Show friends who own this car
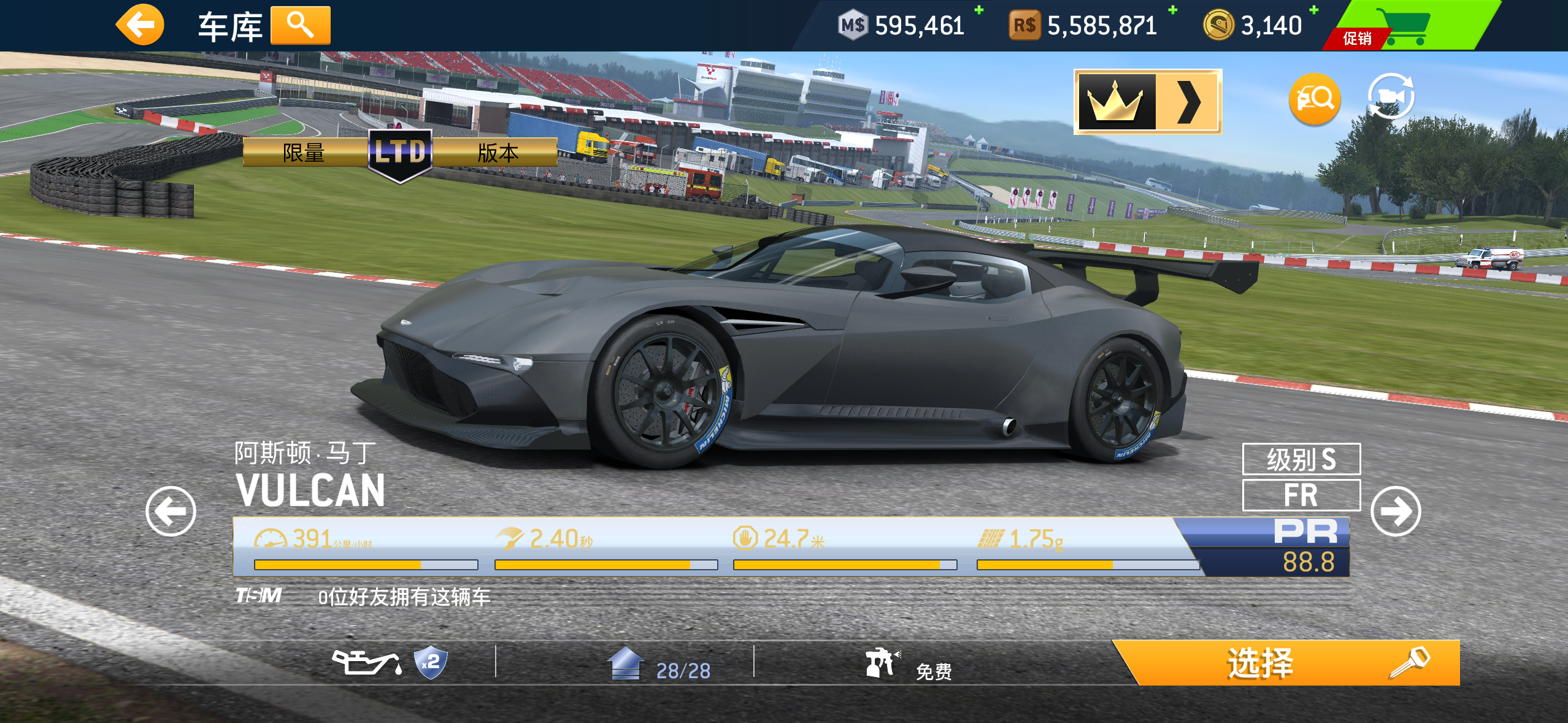Image resolution: width=1568 pixels, height=723 pixels. pyautogui.click(x=403, y=597)
